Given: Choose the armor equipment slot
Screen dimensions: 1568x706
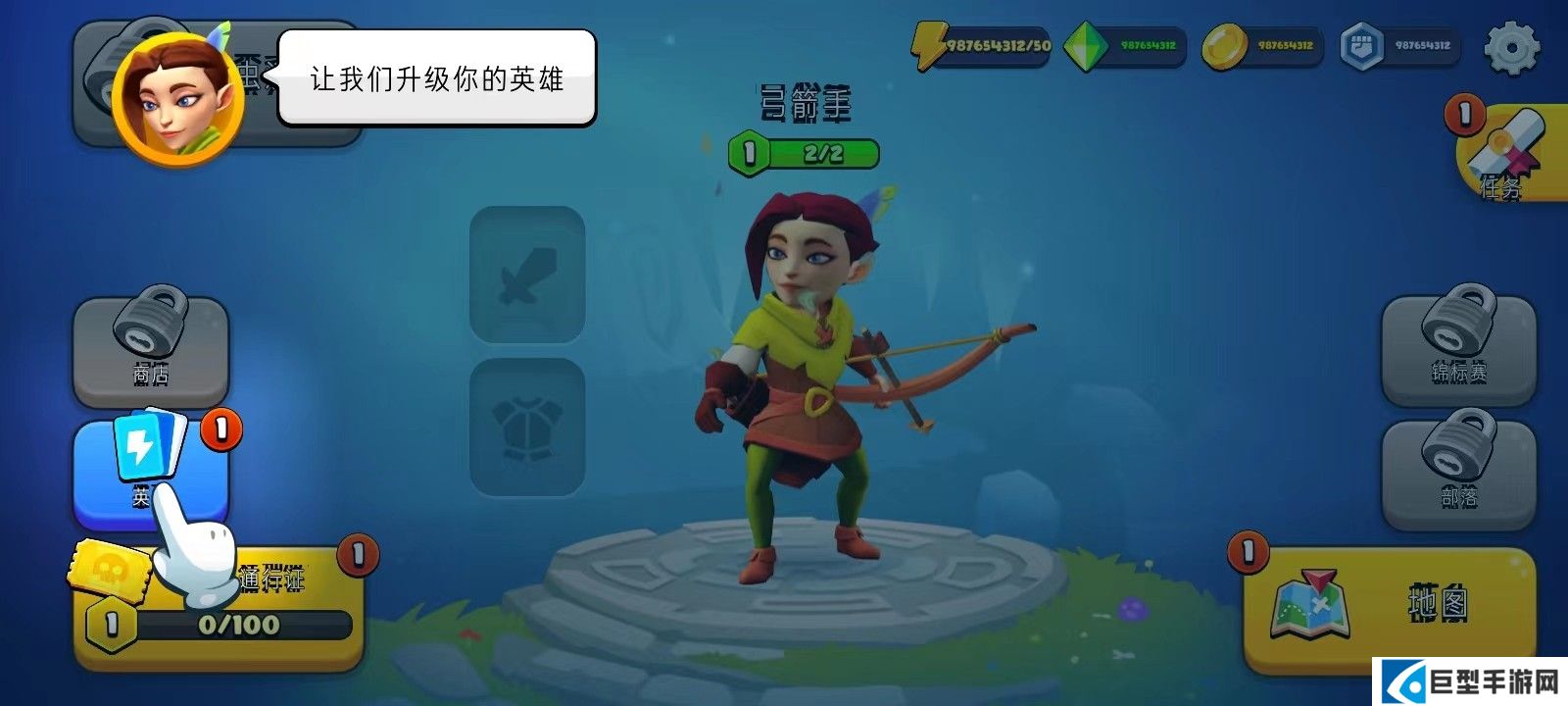Looking at the screenshot, I should point(527,428).
